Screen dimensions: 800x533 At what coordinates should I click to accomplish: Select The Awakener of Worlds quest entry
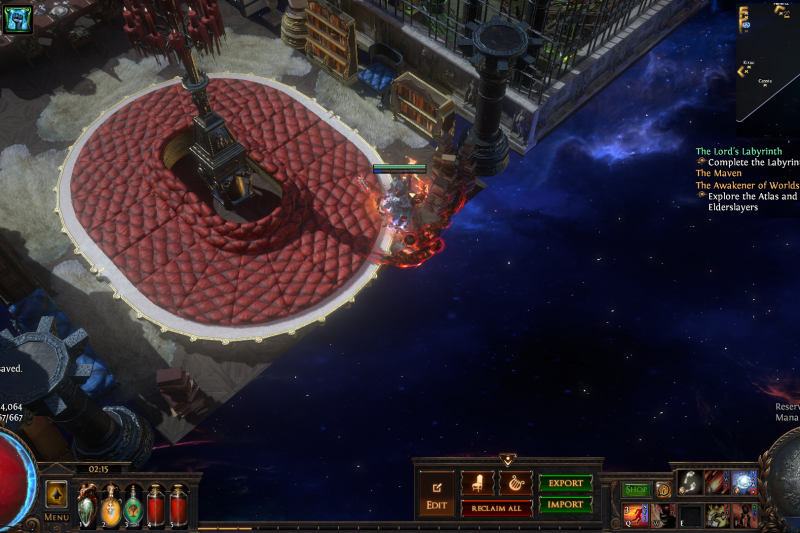[747, 185]
